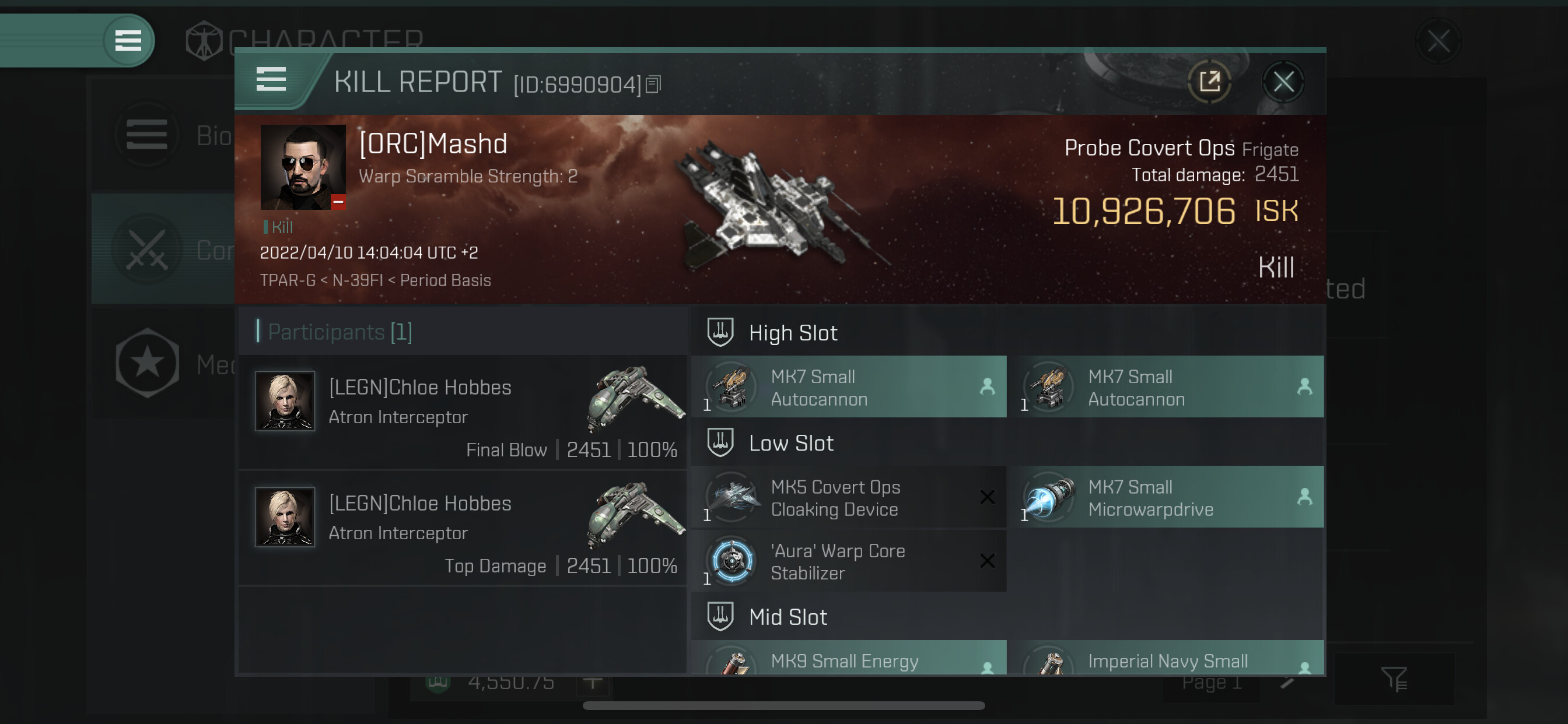Image resolution: width=1568 pixels, height=724 pixels.
Task: Select the MK5 Covert Ops Cloaking Device
Action: click(849, 498)
